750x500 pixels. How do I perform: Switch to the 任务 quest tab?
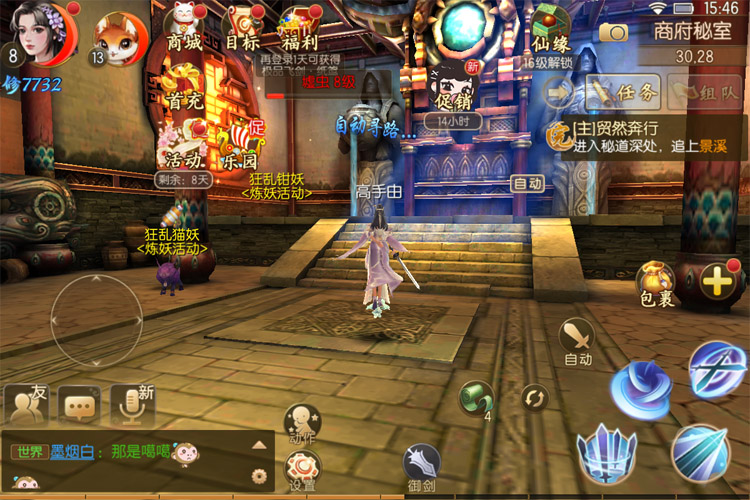click(624, 93)
